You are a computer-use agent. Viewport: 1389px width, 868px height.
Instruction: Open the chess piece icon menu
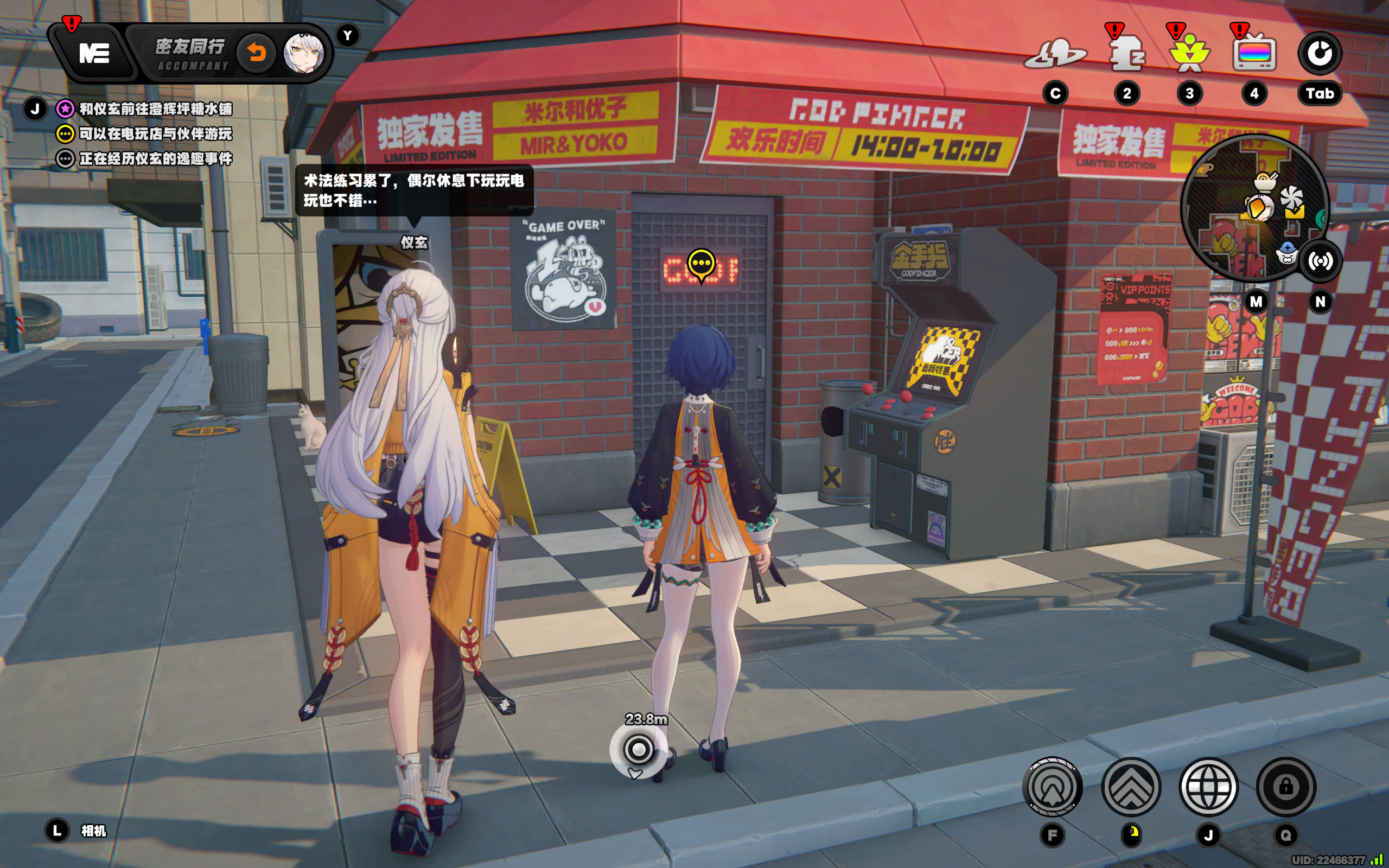click(1126, 55)
